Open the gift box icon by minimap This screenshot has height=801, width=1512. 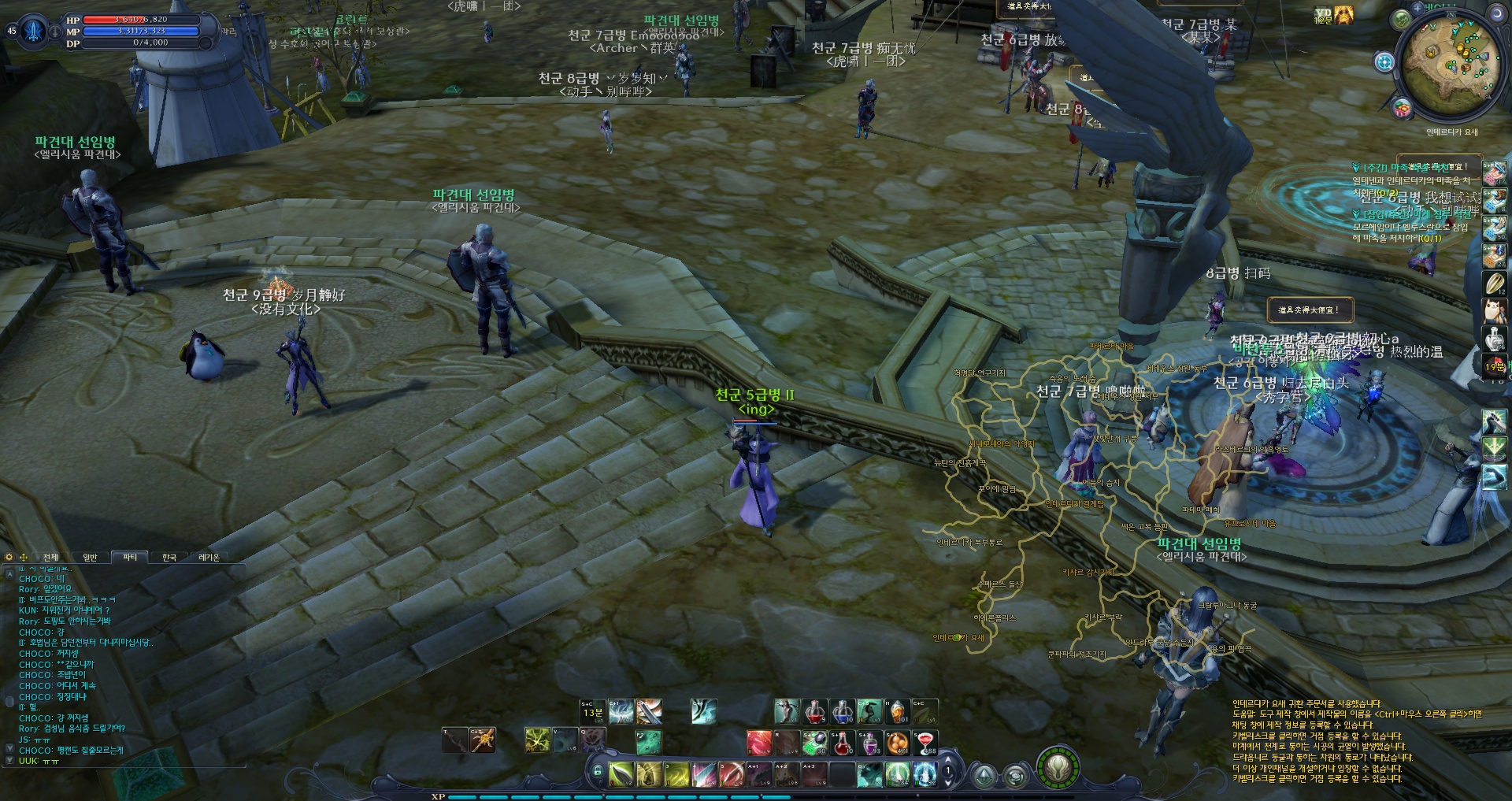[1402, 108]
